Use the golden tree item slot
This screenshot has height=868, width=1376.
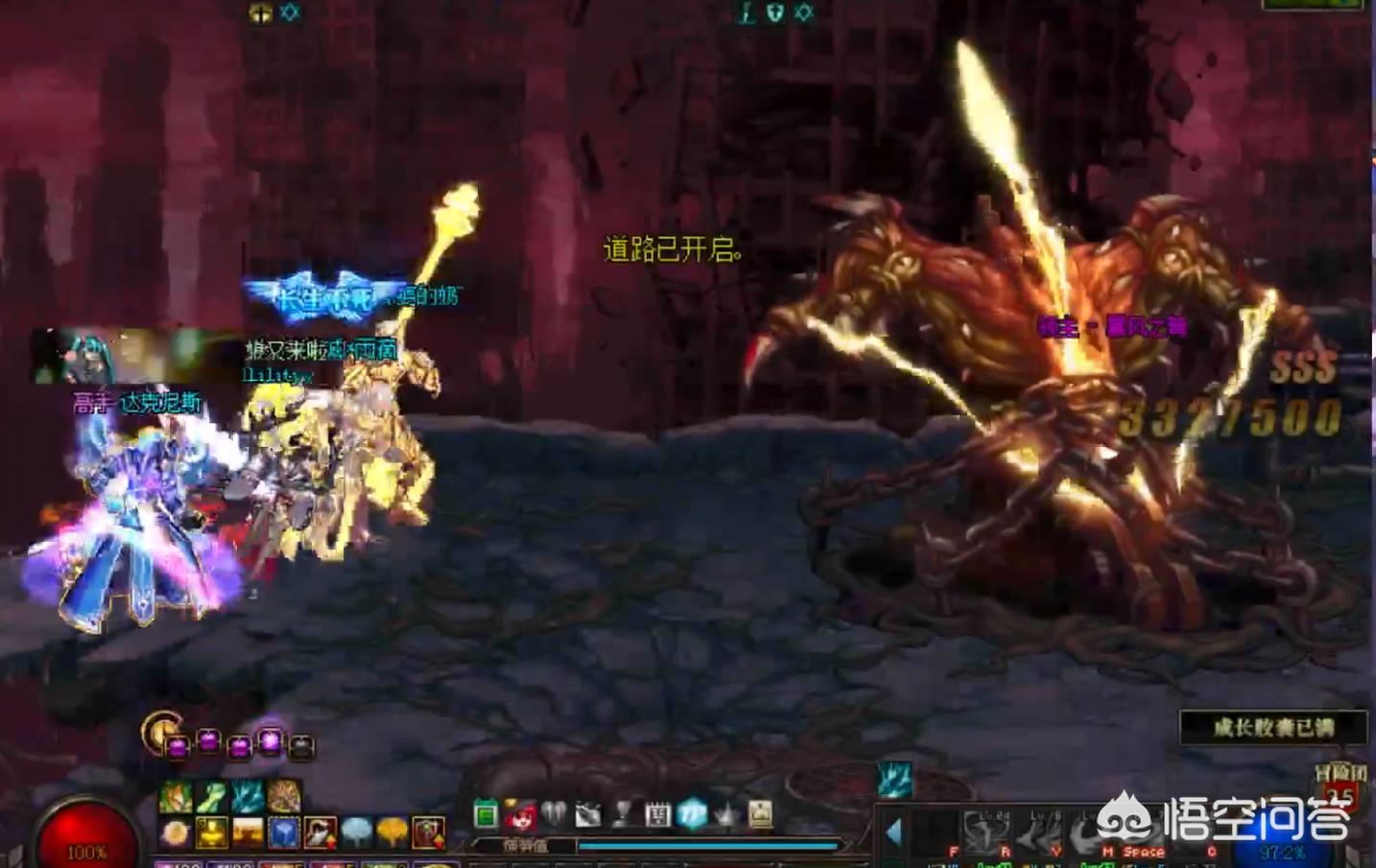coord(391,833)
